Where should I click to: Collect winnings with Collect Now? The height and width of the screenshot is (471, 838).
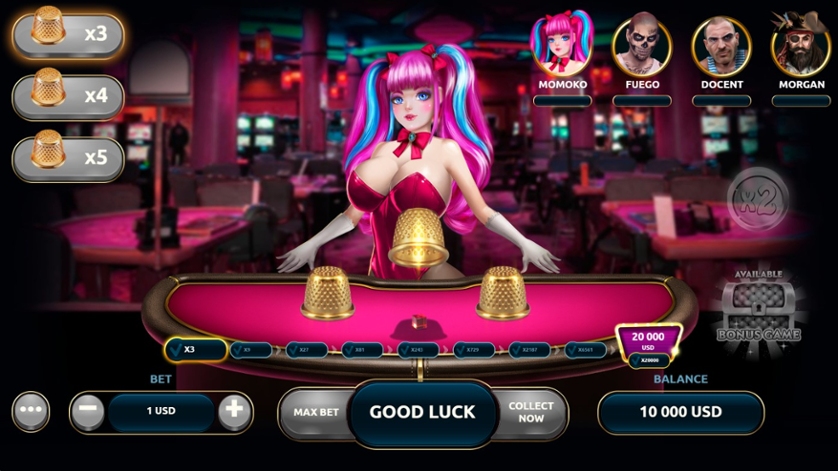click(x=531, y=412)
